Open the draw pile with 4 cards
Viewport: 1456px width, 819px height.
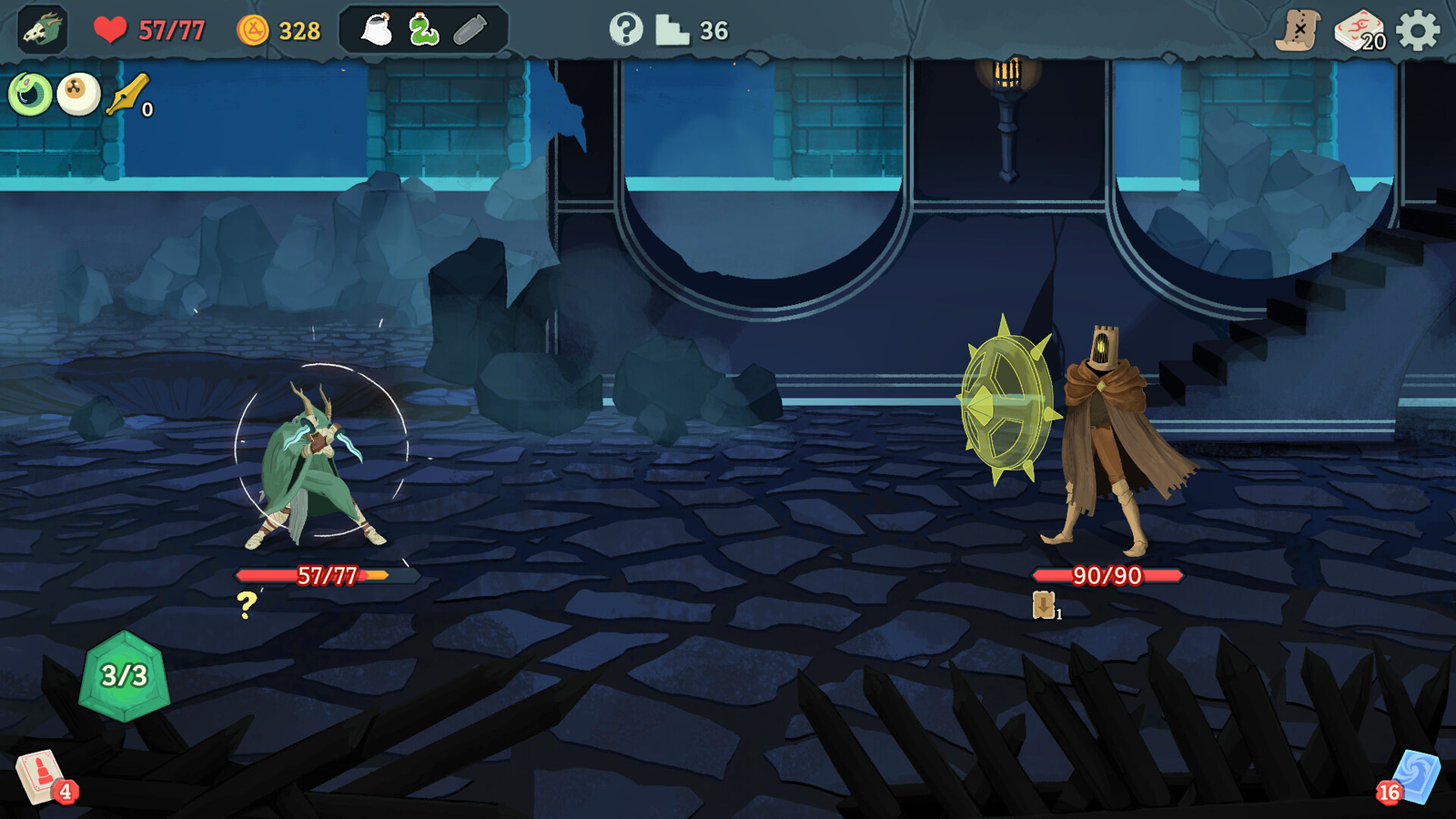[40, 778]
